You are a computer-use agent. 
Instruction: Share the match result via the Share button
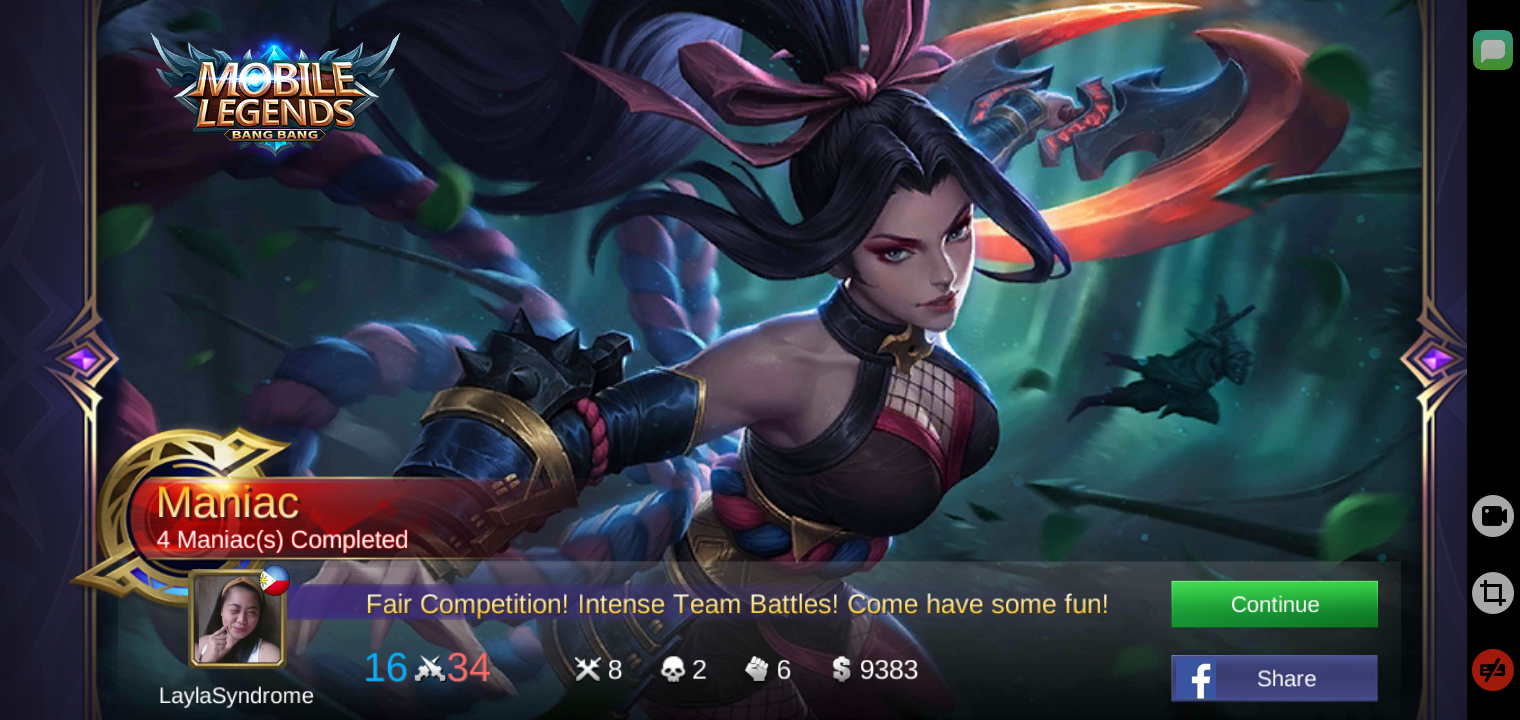[1274, 678]
